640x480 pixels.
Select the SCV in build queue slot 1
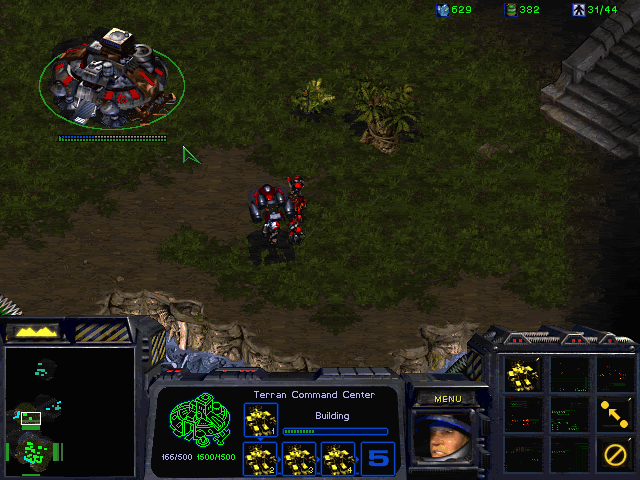tap(261, 419)
